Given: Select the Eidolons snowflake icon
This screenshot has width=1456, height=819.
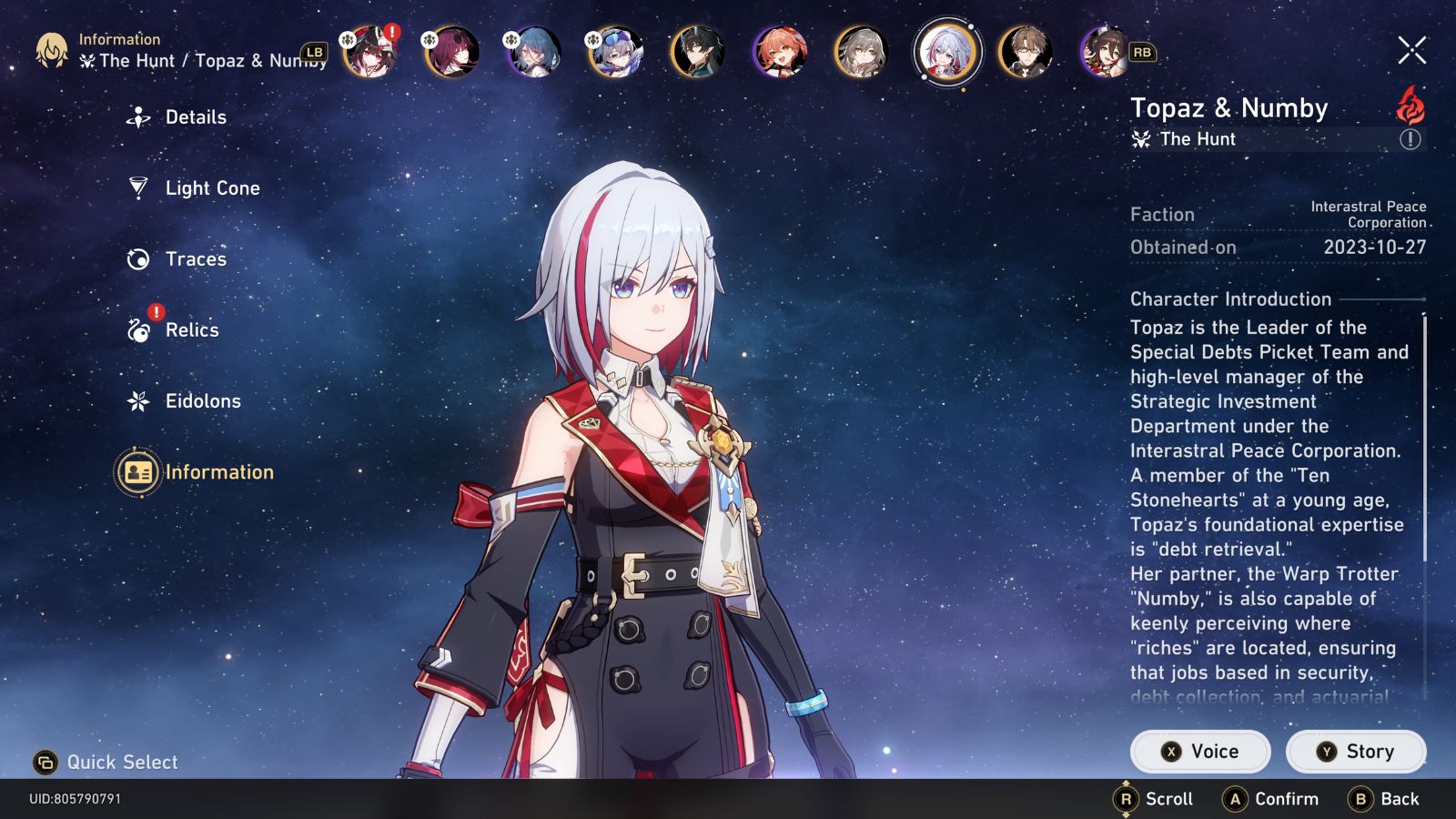Looking at the screenshot, I should [138, 400].
